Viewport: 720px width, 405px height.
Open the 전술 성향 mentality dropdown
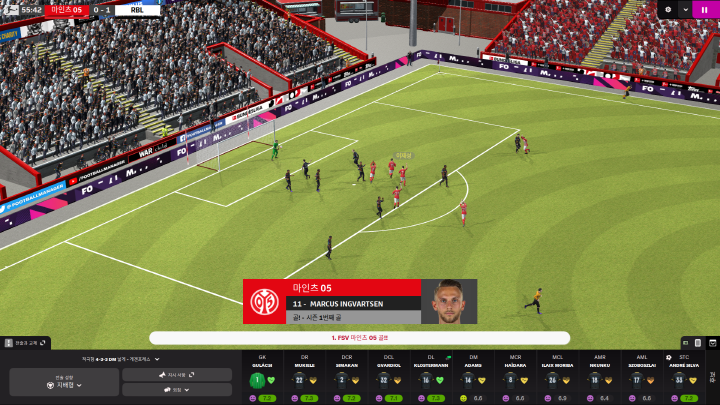click(x=62, y=383)
